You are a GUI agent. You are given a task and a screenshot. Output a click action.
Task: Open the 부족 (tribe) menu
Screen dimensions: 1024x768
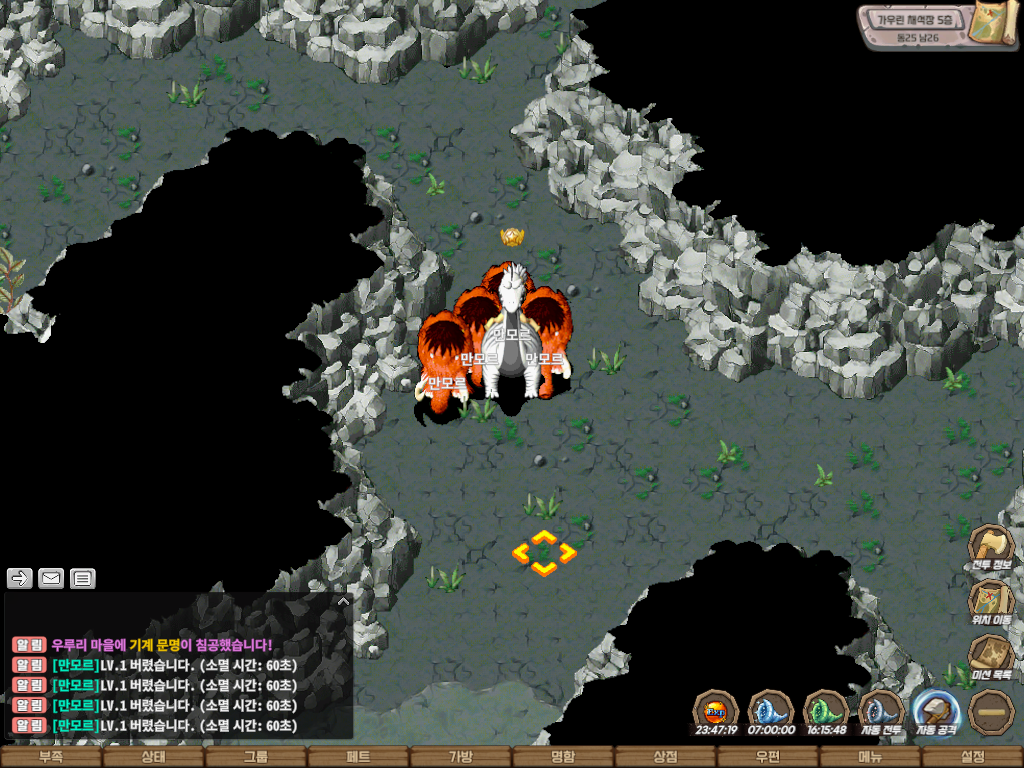point(50,757)
